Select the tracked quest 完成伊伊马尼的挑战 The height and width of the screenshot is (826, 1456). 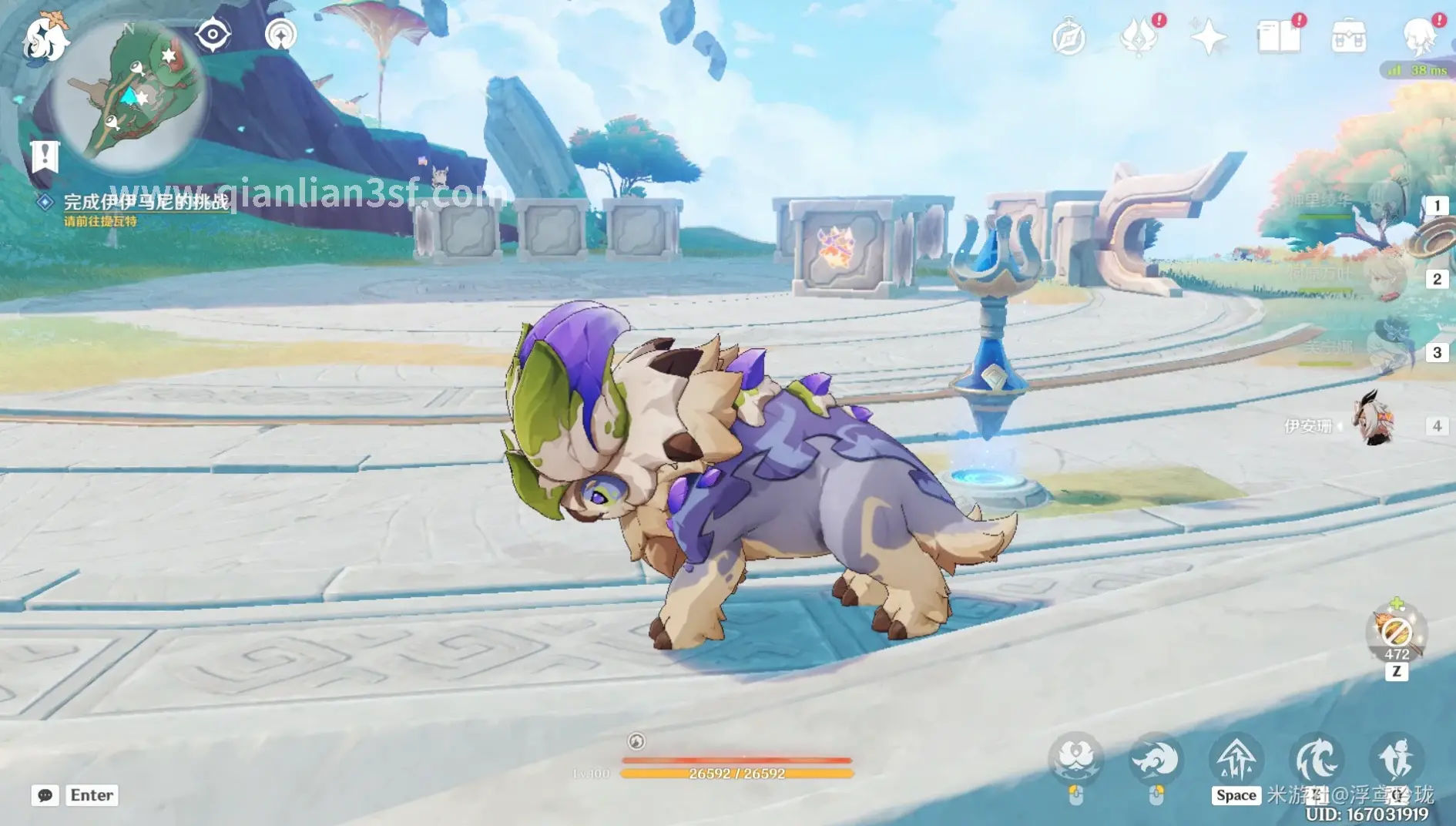coord(146,202)
